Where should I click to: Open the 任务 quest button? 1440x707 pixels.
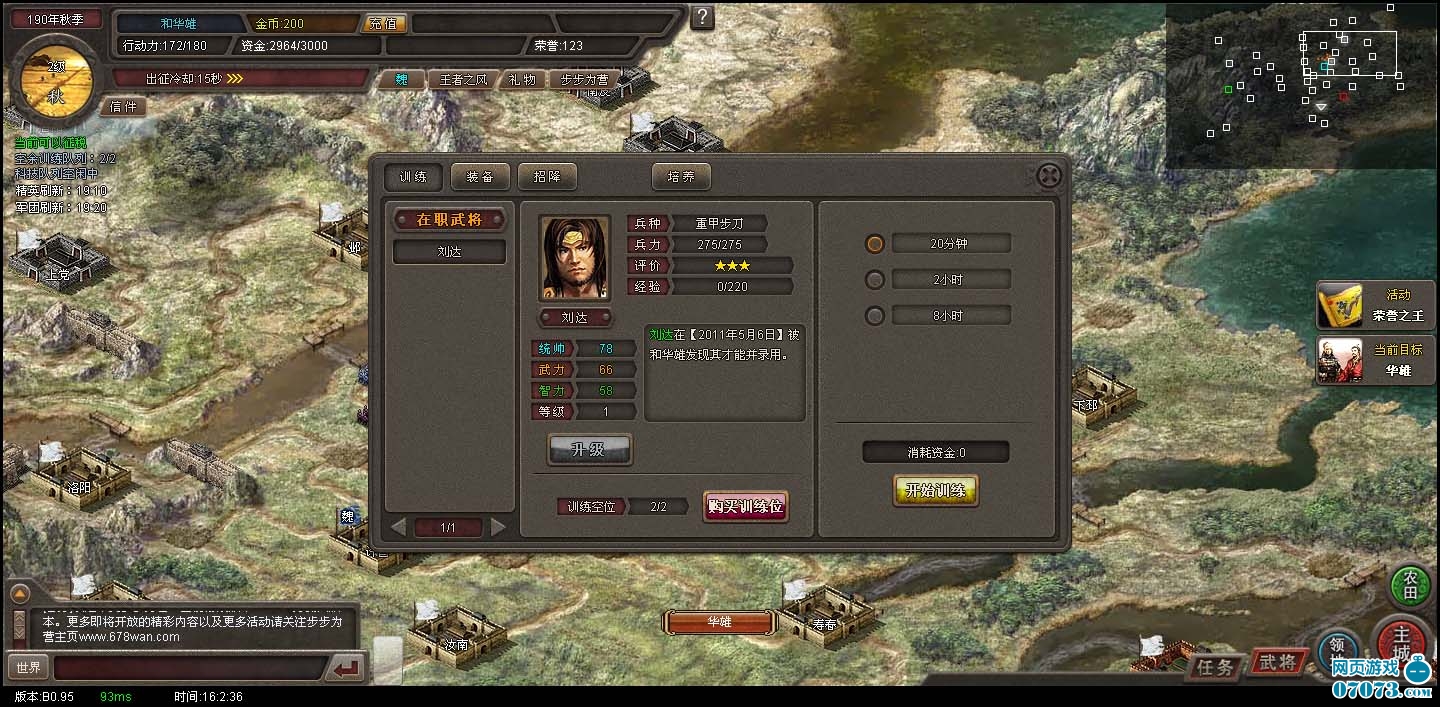(x=1215, y=666)
